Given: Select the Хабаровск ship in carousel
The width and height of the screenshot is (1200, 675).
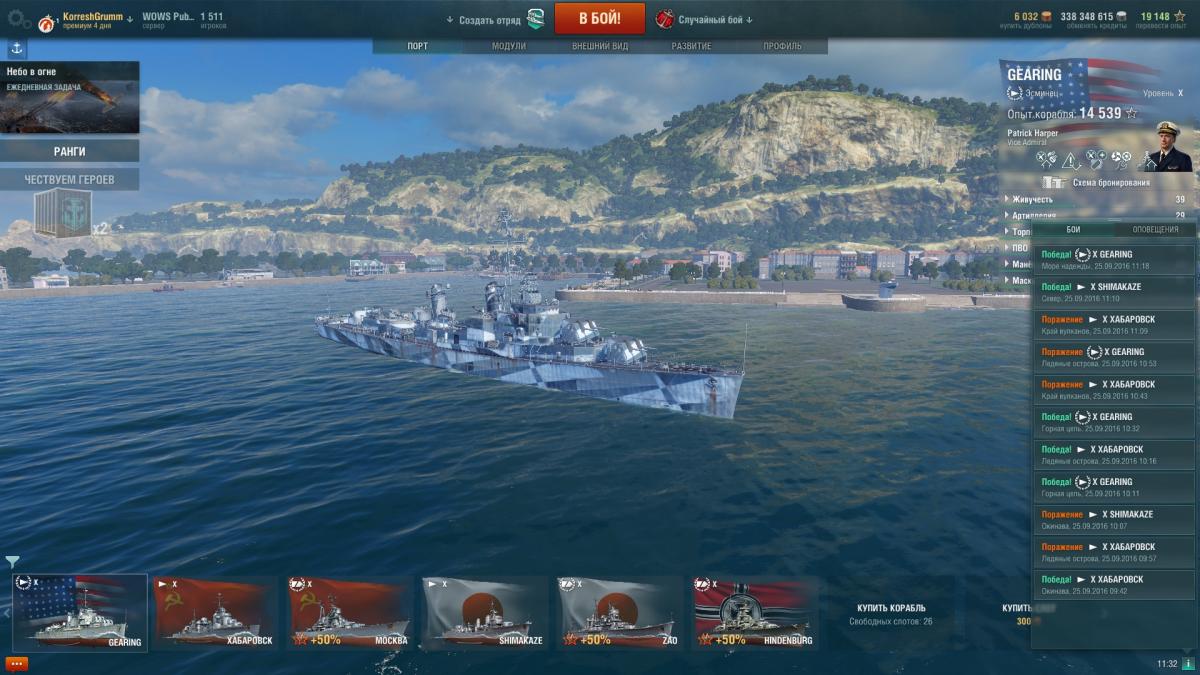Looking at the screenshot, I should [x=214, y=613].
